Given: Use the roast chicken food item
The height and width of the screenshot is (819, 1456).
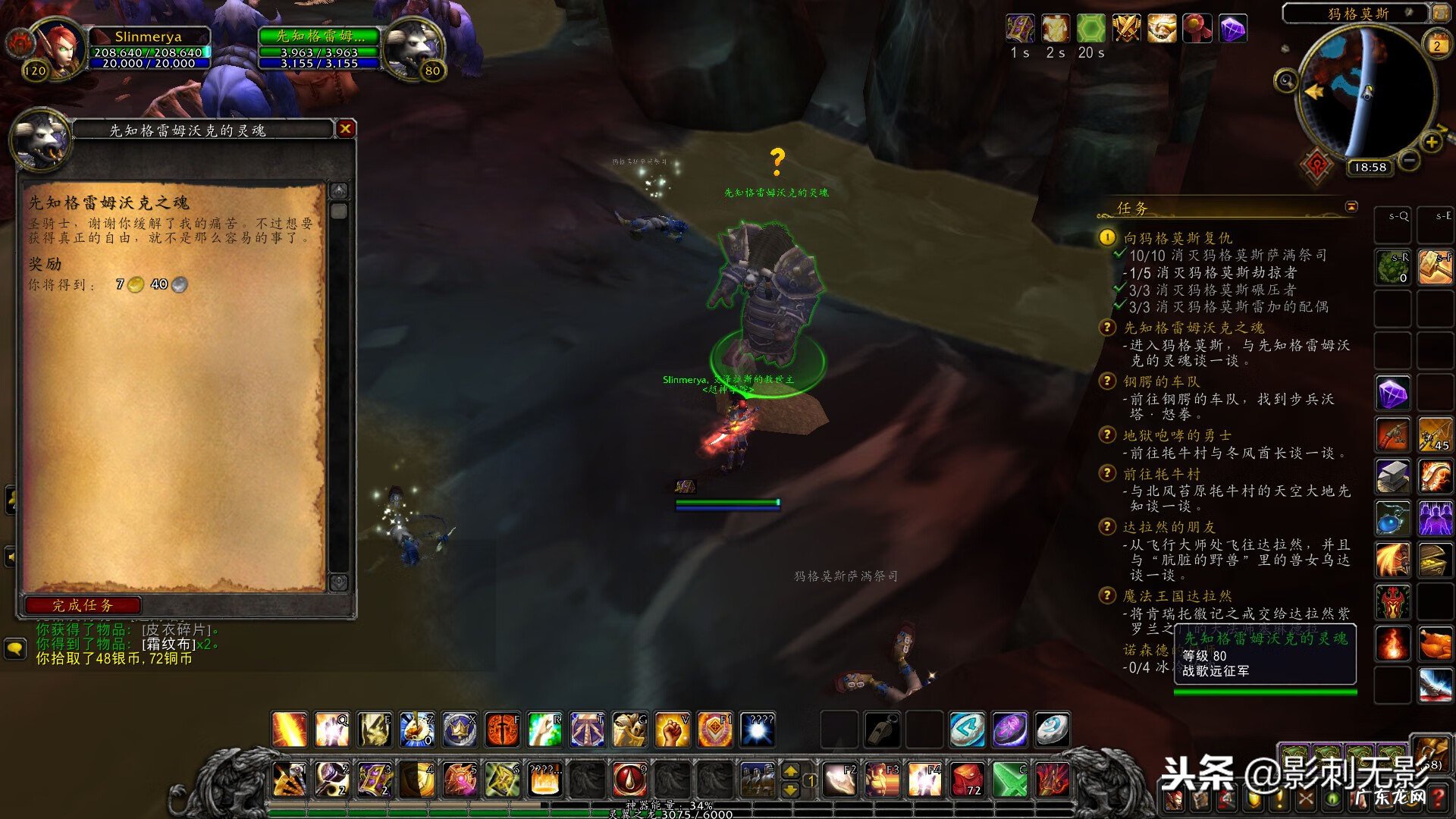Looking at the screenshot, I should [1435, 644].
